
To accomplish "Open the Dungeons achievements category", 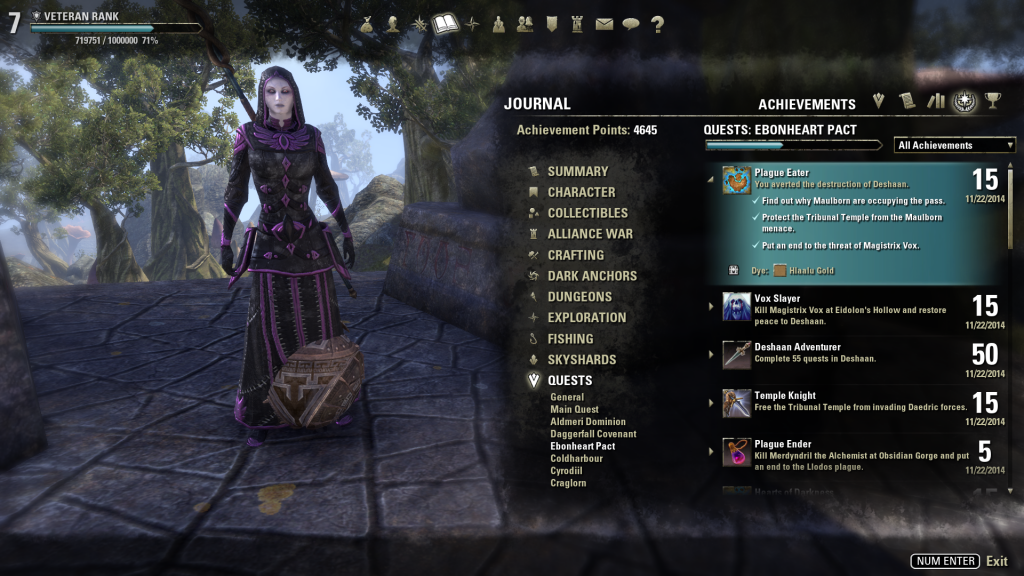I will pos(579,297).
